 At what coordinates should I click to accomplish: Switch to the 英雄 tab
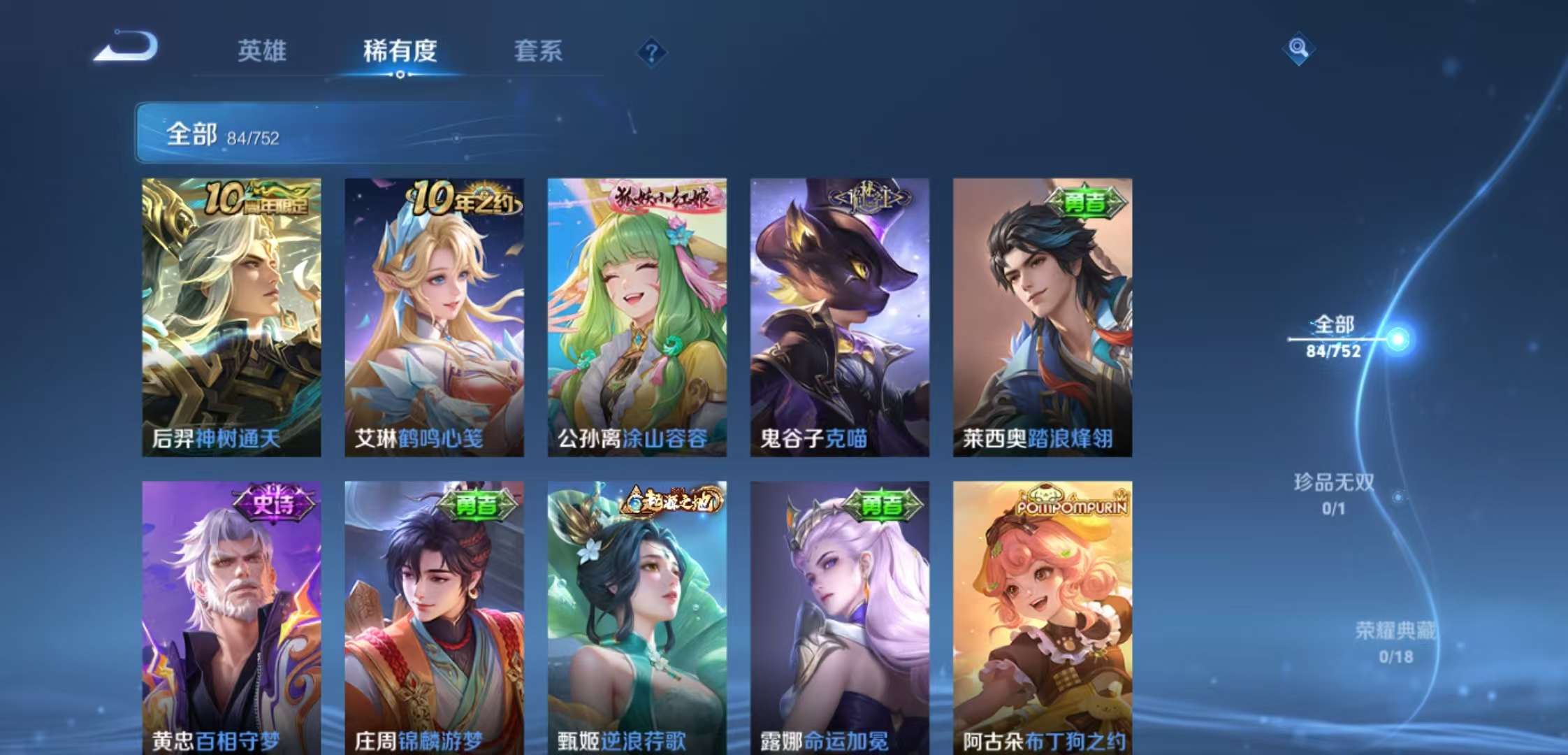pyautogui.click(x=262, y=52)
